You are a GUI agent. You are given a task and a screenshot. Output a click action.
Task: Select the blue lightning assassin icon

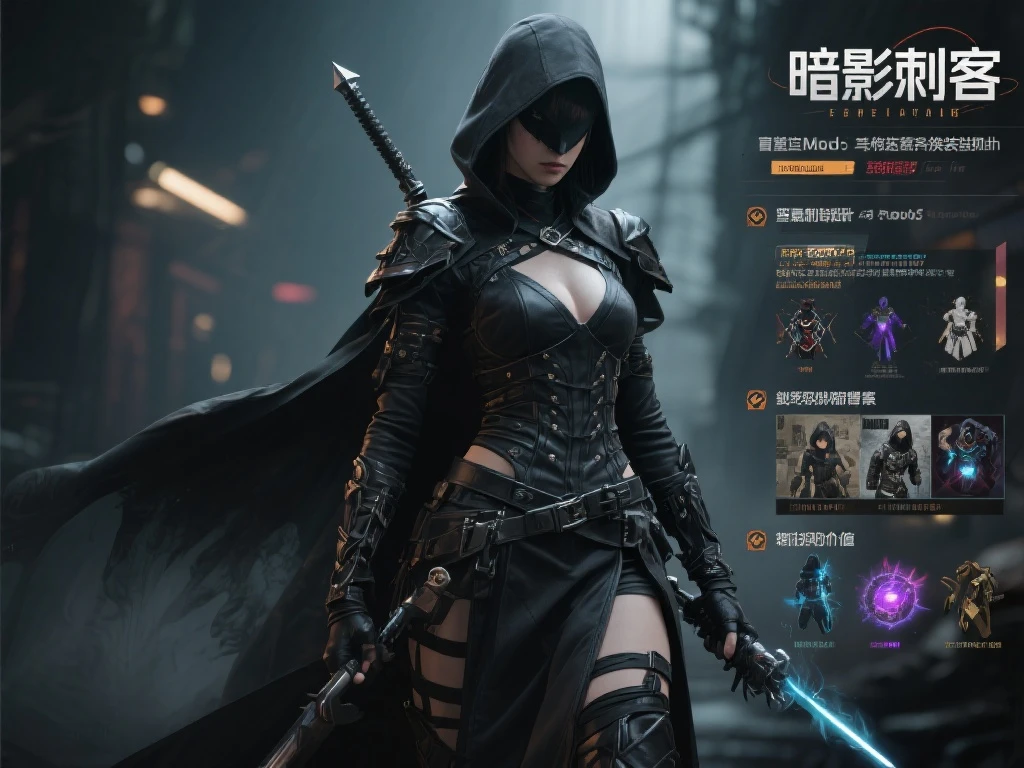tap(812, 595)
